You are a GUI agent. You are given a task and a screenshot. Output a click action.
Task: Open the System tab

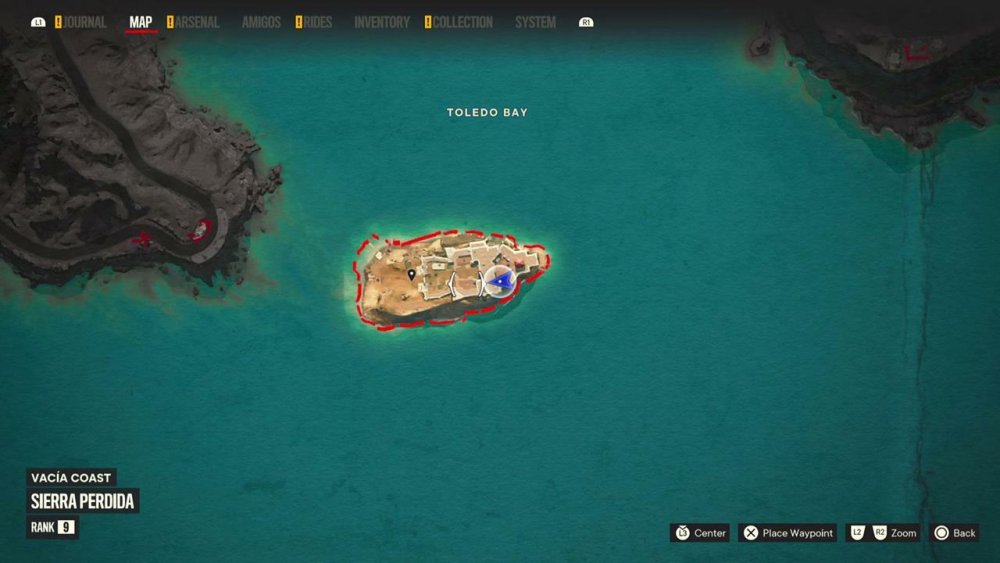(535, 22)
